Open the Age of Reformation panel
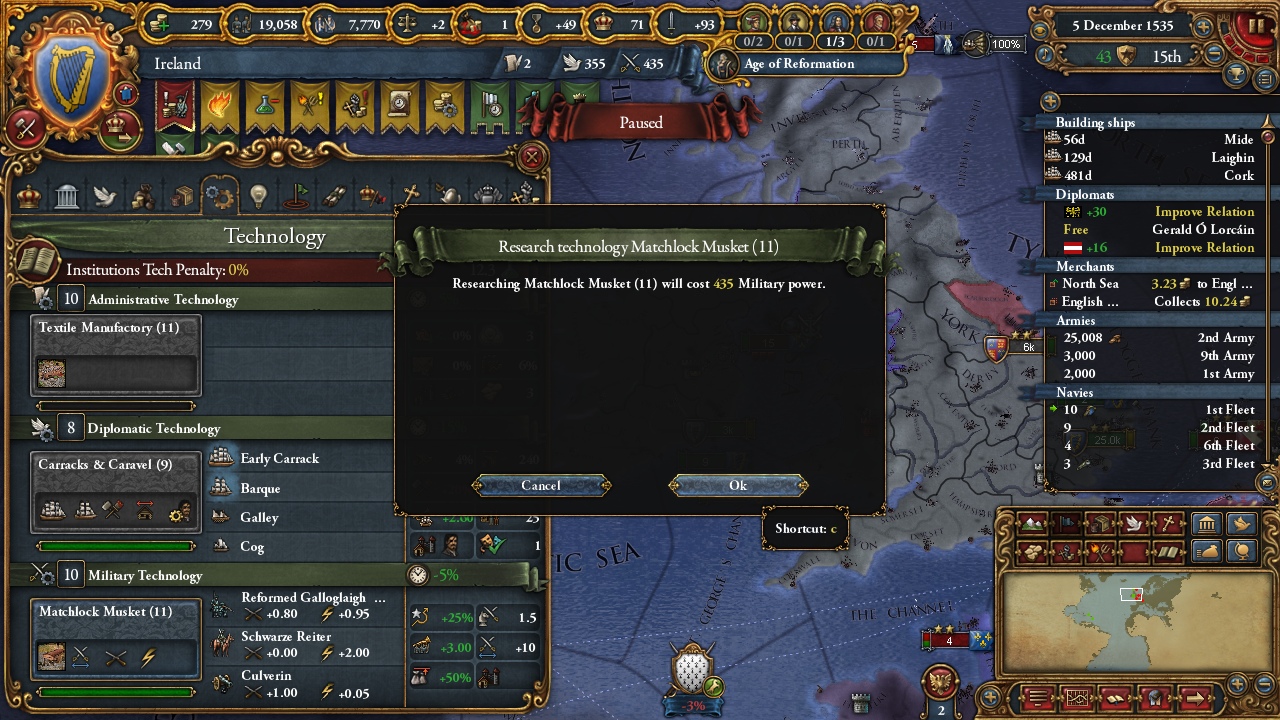1280x720 pixels. 798,64
